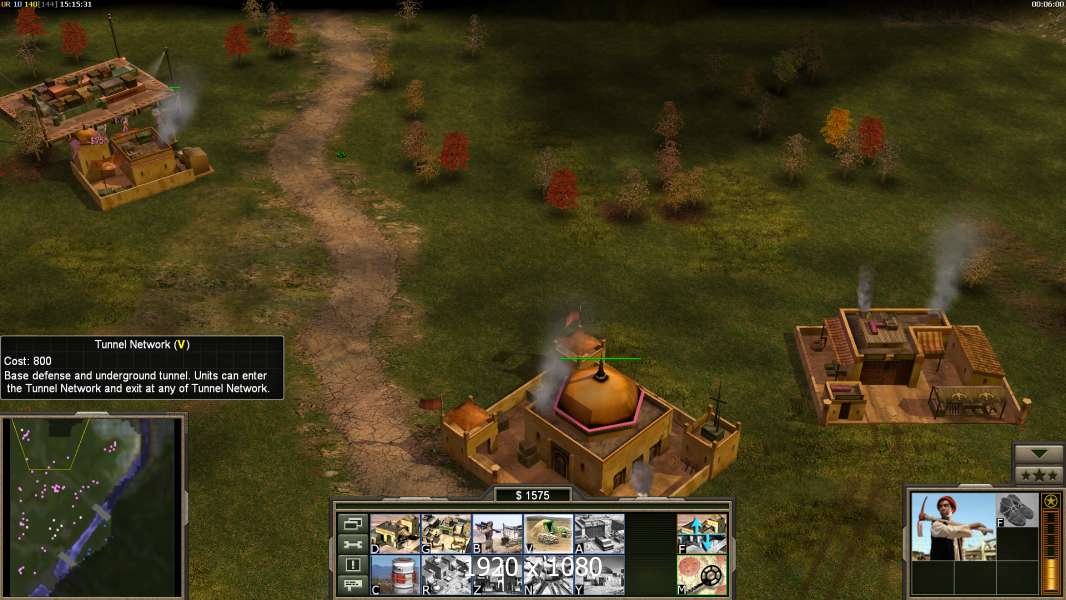The width and height of the screenshot is (1066, 600).
Task: Select the grayed-out build icon labeled A
Action: [599, 534]
